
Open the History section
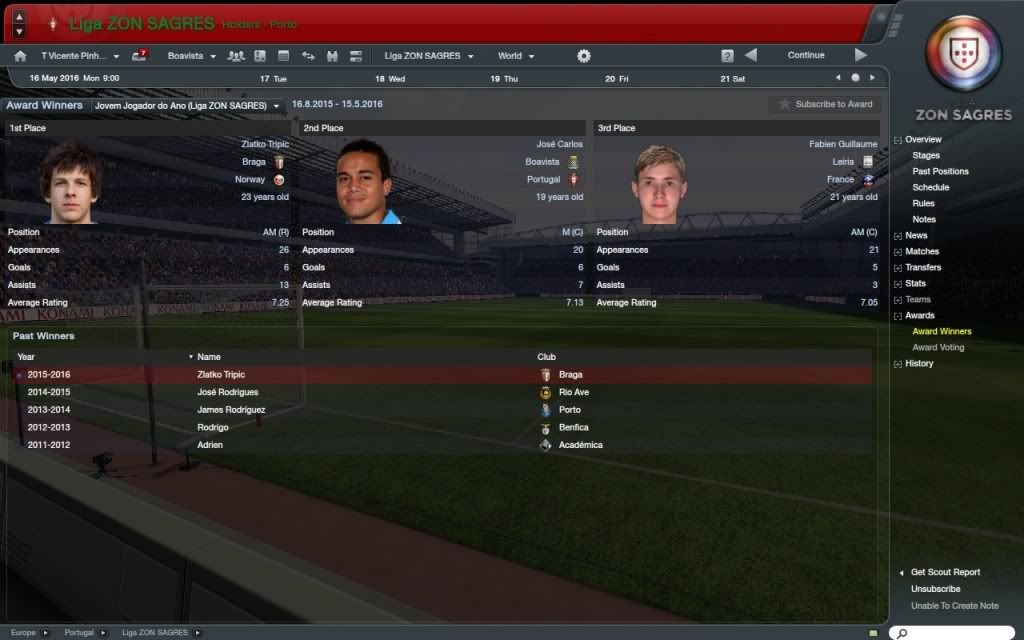click(919, 364)
